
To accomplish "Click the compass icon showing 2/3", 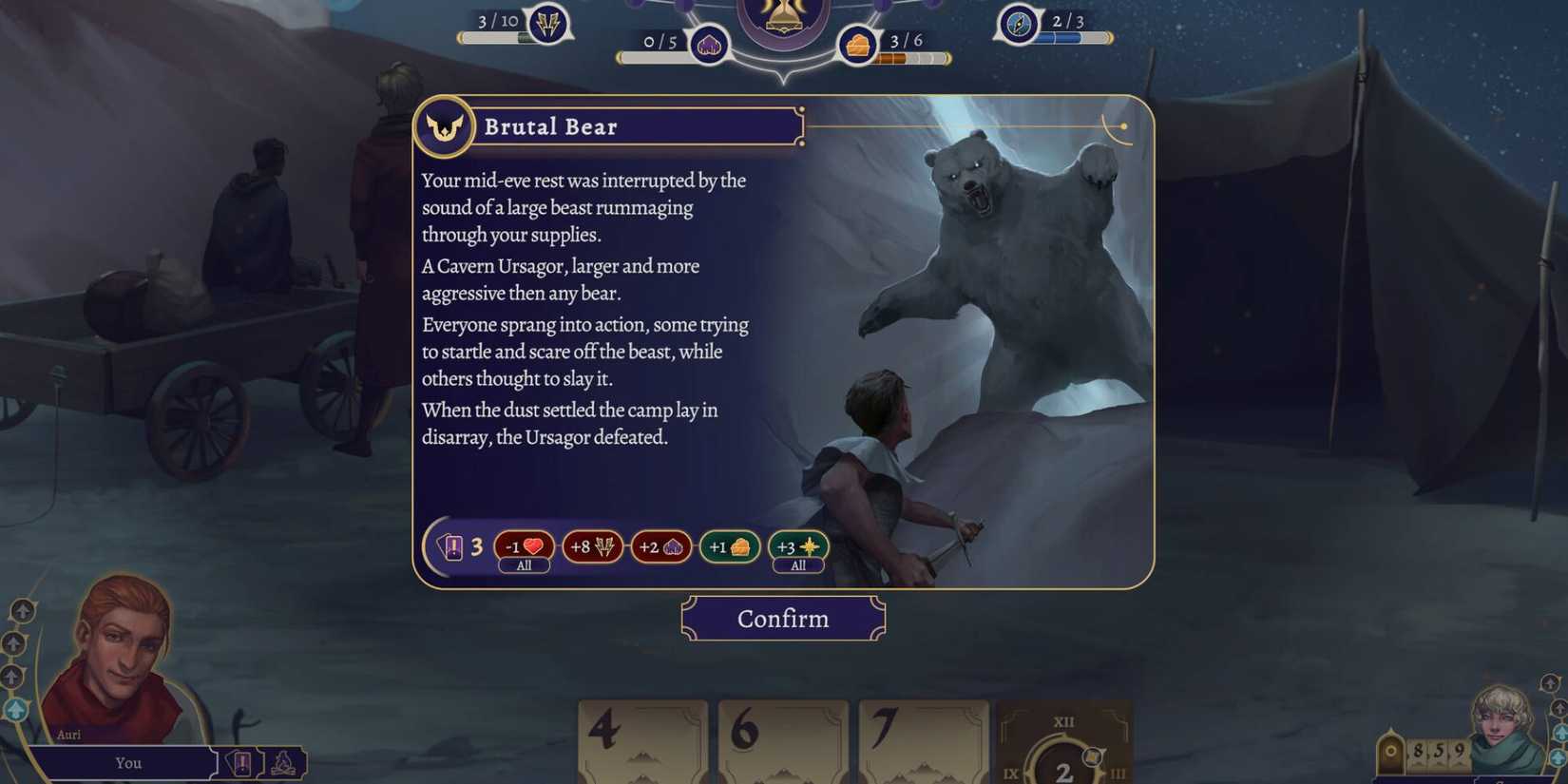I will pyautogui.click(x=1019, y=26).
